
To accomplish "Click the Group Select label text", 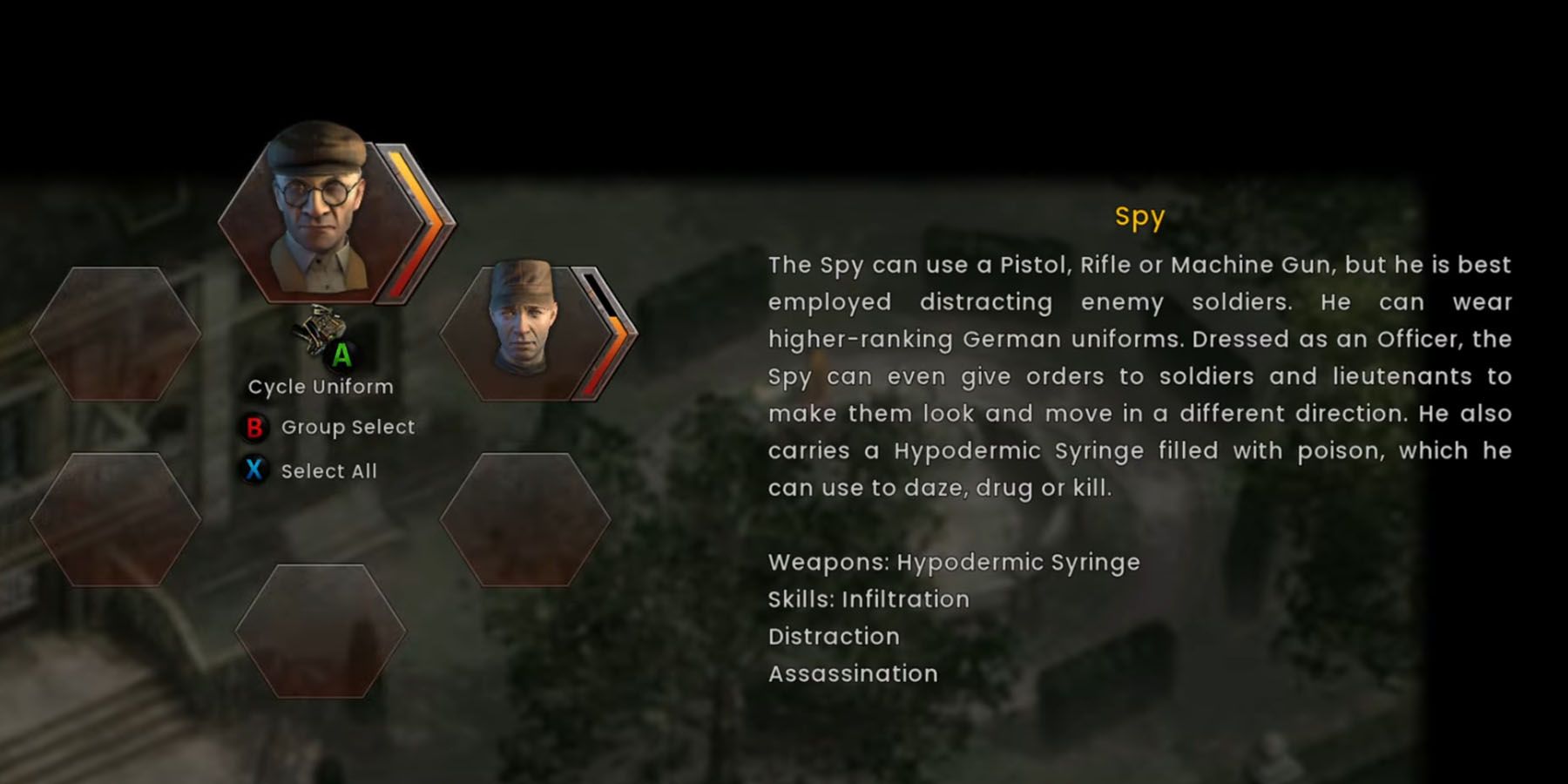I will click(348, 428).
